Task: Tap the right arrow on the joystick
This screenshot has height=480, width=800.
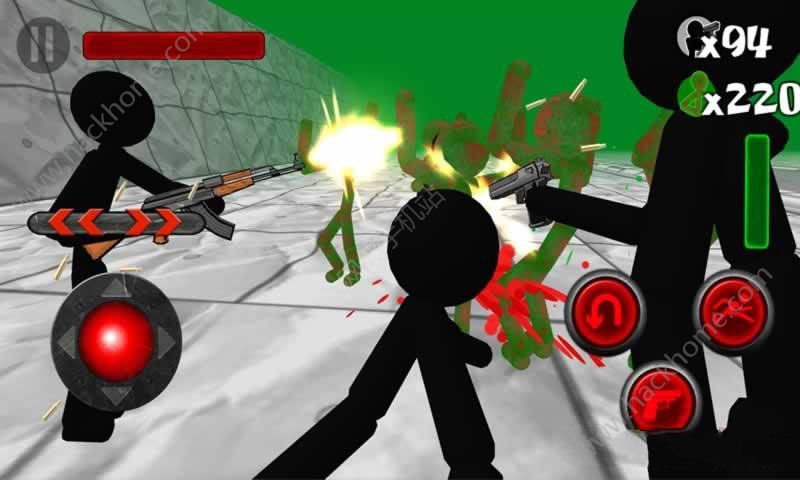Action: tap(166, 340)
